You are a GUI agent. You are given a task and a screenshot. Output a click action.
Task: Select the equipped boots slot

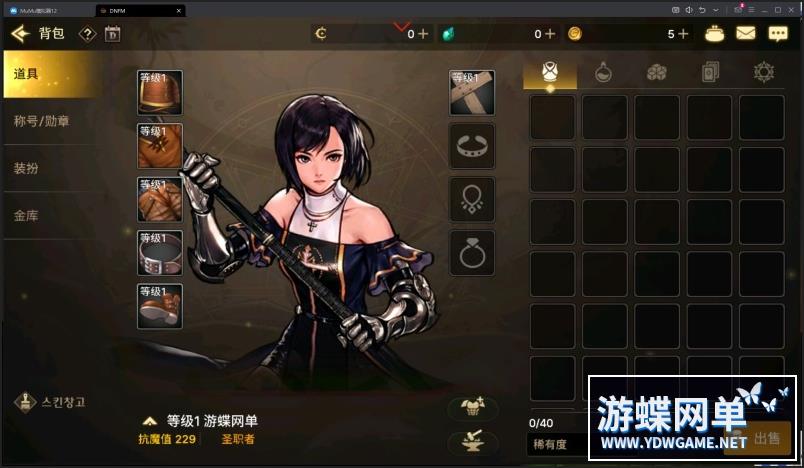160,306
